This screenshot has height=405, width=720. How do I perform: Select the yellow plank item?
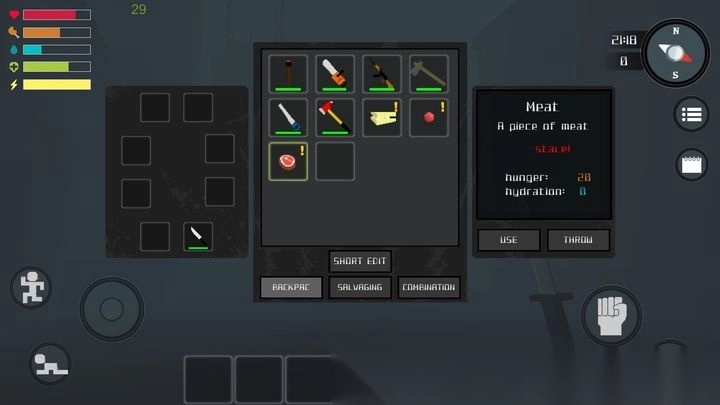381,117
